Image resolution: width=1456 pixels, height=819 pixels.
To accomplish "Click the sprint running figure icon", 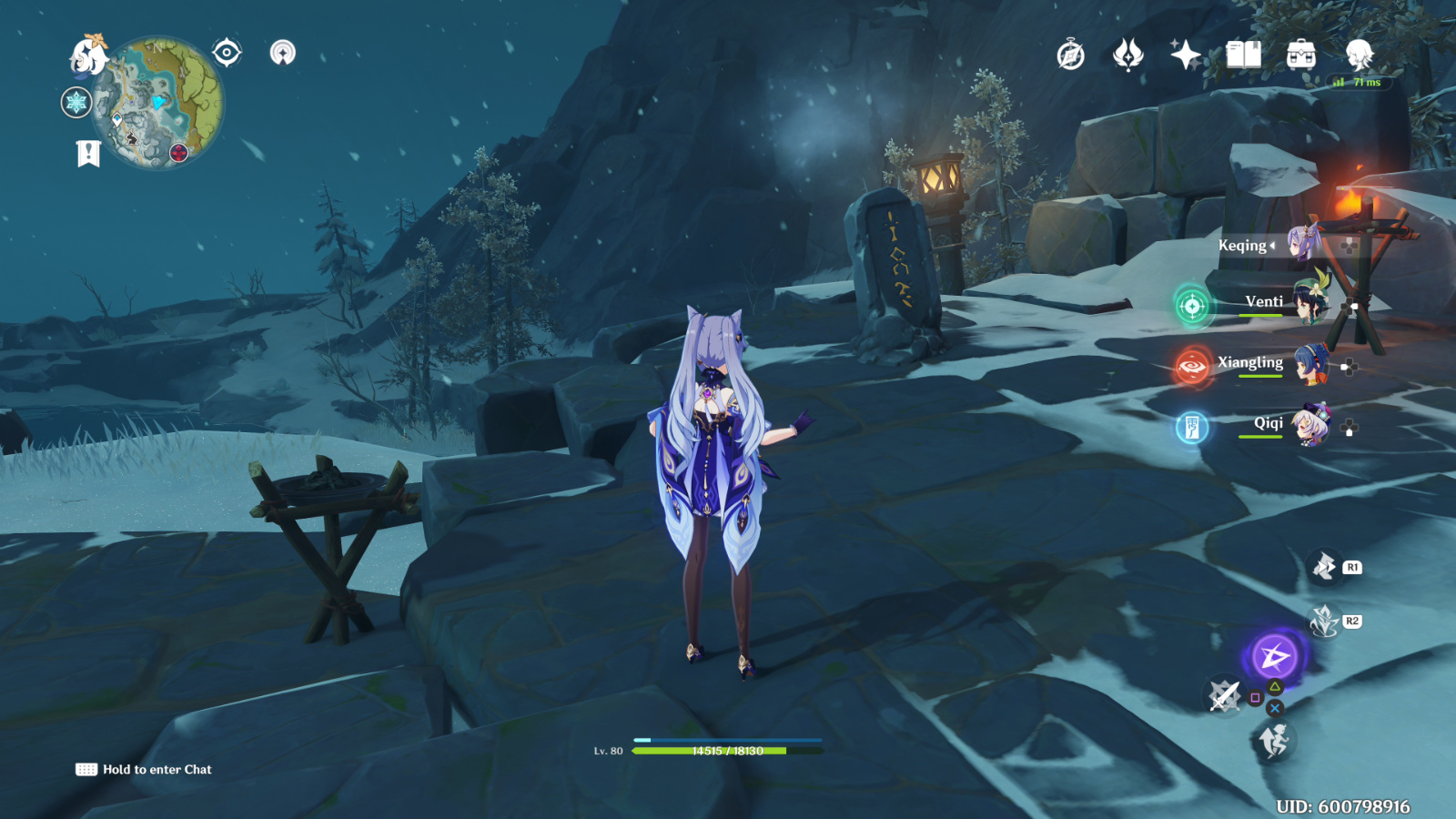I will pyautogui.click(x=1274, y=742).
